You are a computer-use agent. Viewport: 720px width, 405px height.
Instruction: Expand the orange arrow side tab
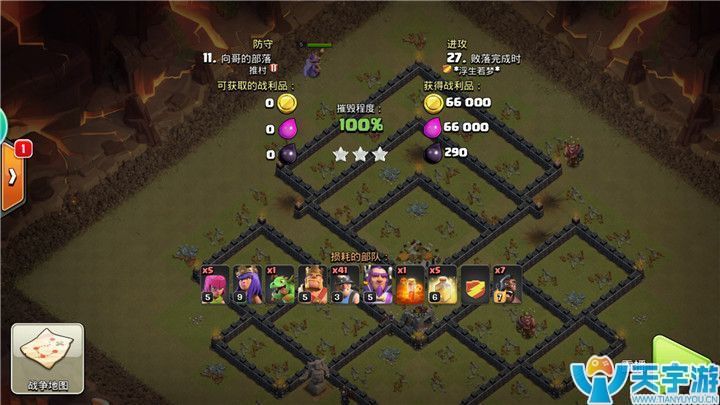click(11, 176)
